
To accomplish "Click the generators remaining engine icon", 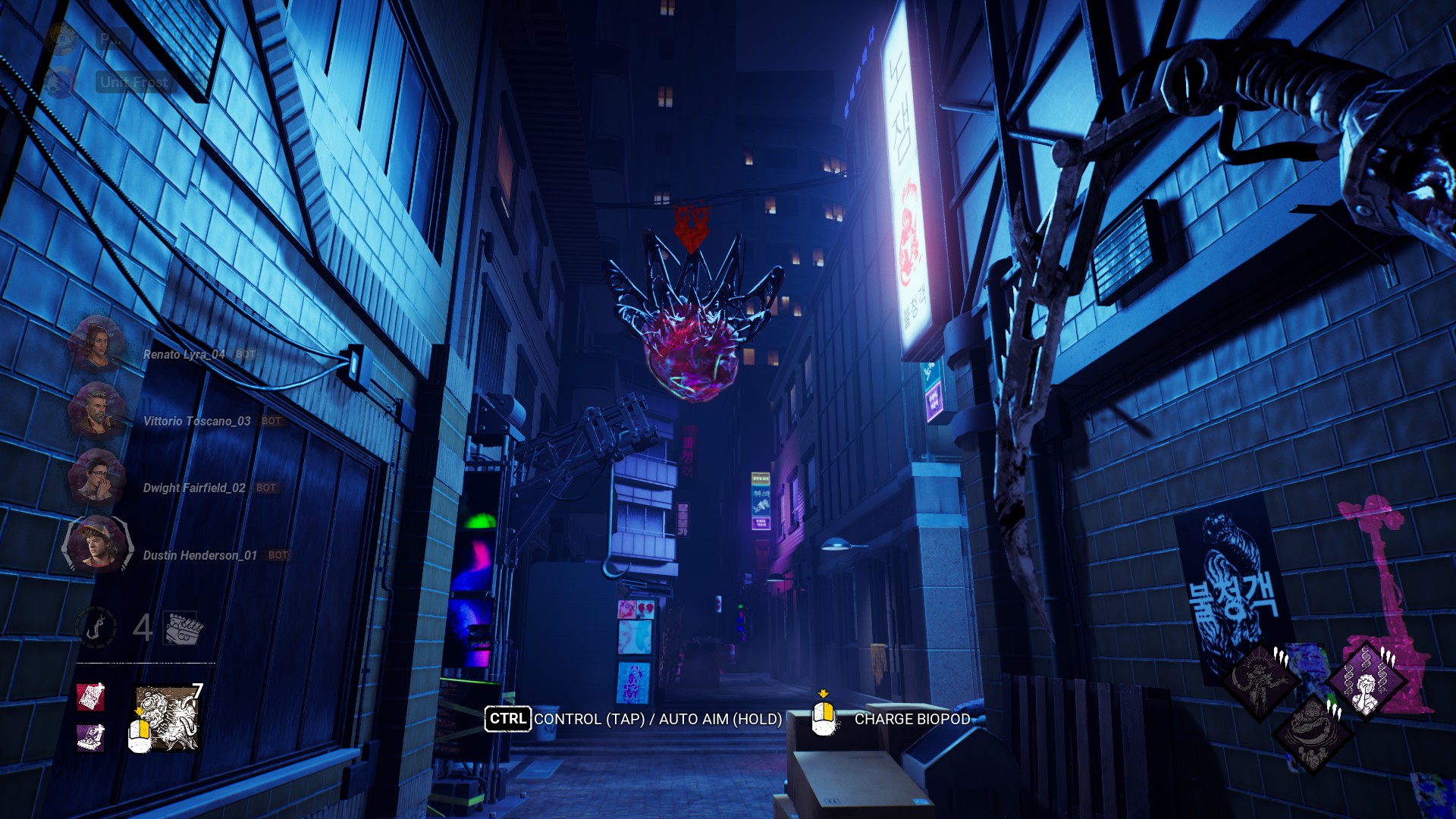I will pyautogui.click(x=183, y=628).
